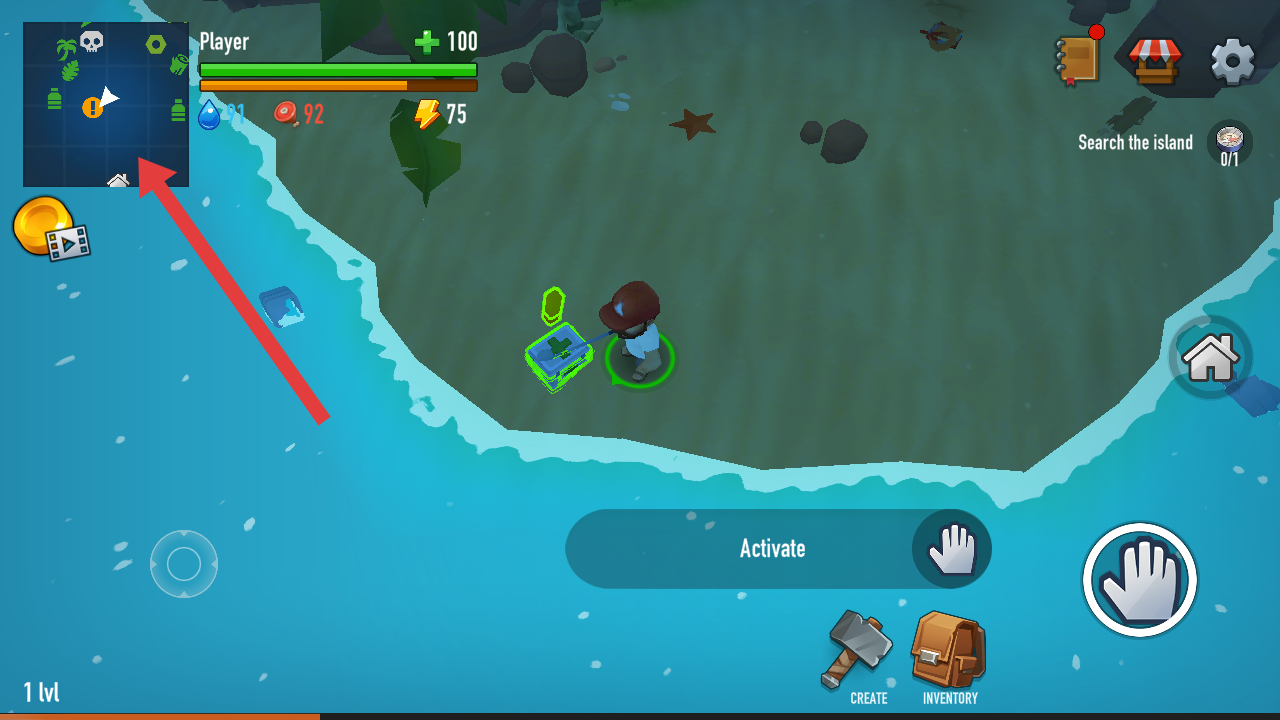Open the shop market stall

pos(1155,60)
